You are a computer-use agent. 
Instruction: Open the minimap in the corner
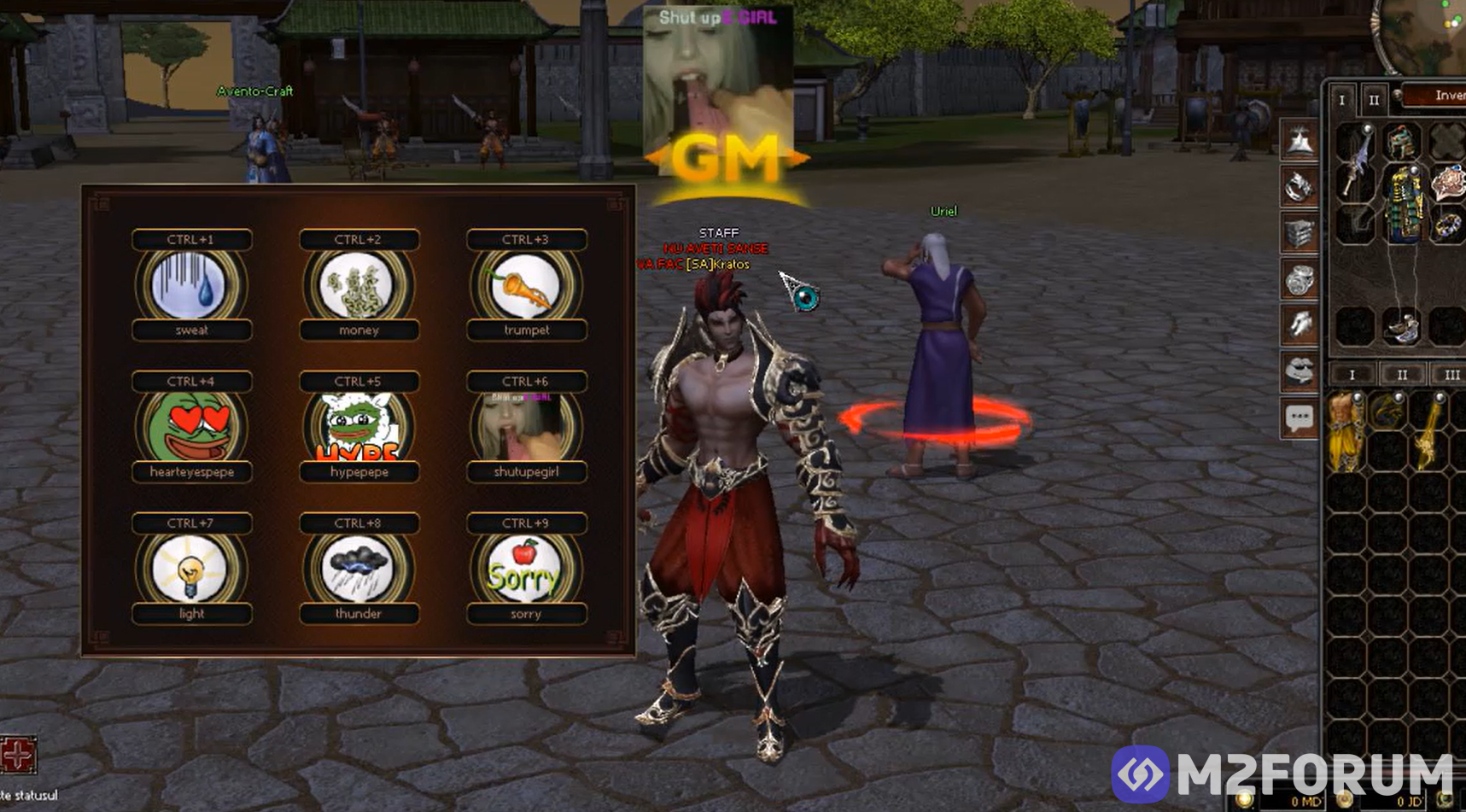pos(1422,34)
